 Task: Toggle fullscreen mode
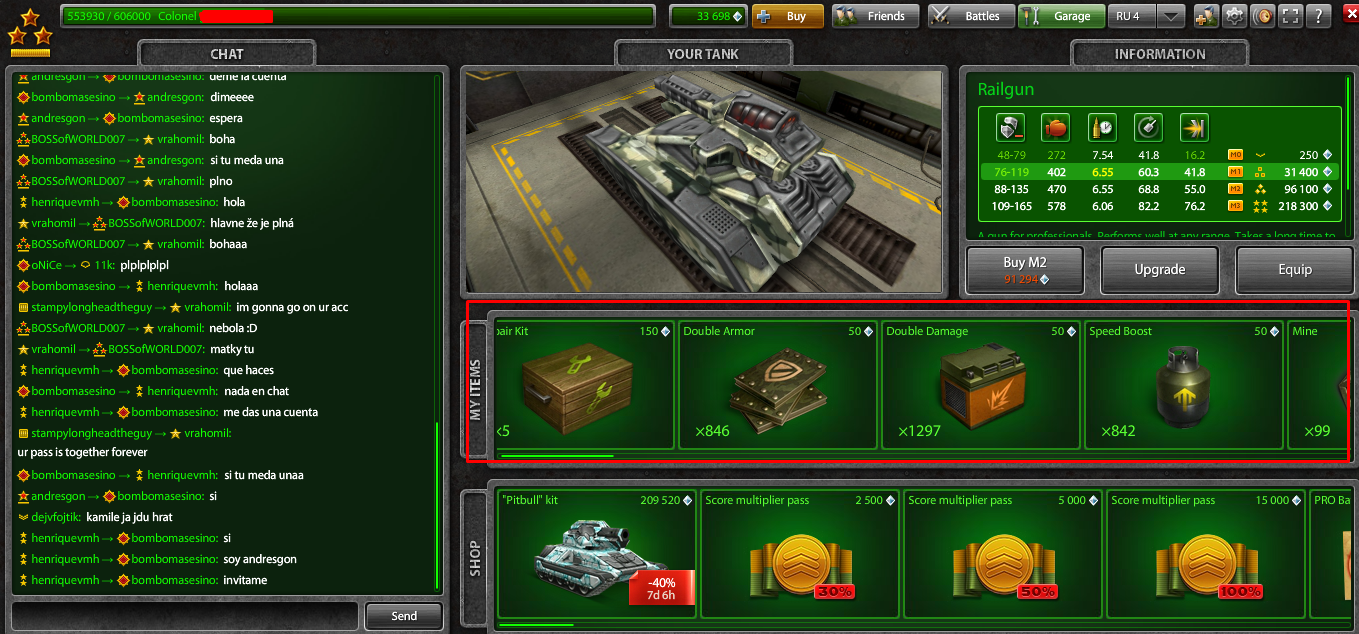click(x=1291, y=16)
